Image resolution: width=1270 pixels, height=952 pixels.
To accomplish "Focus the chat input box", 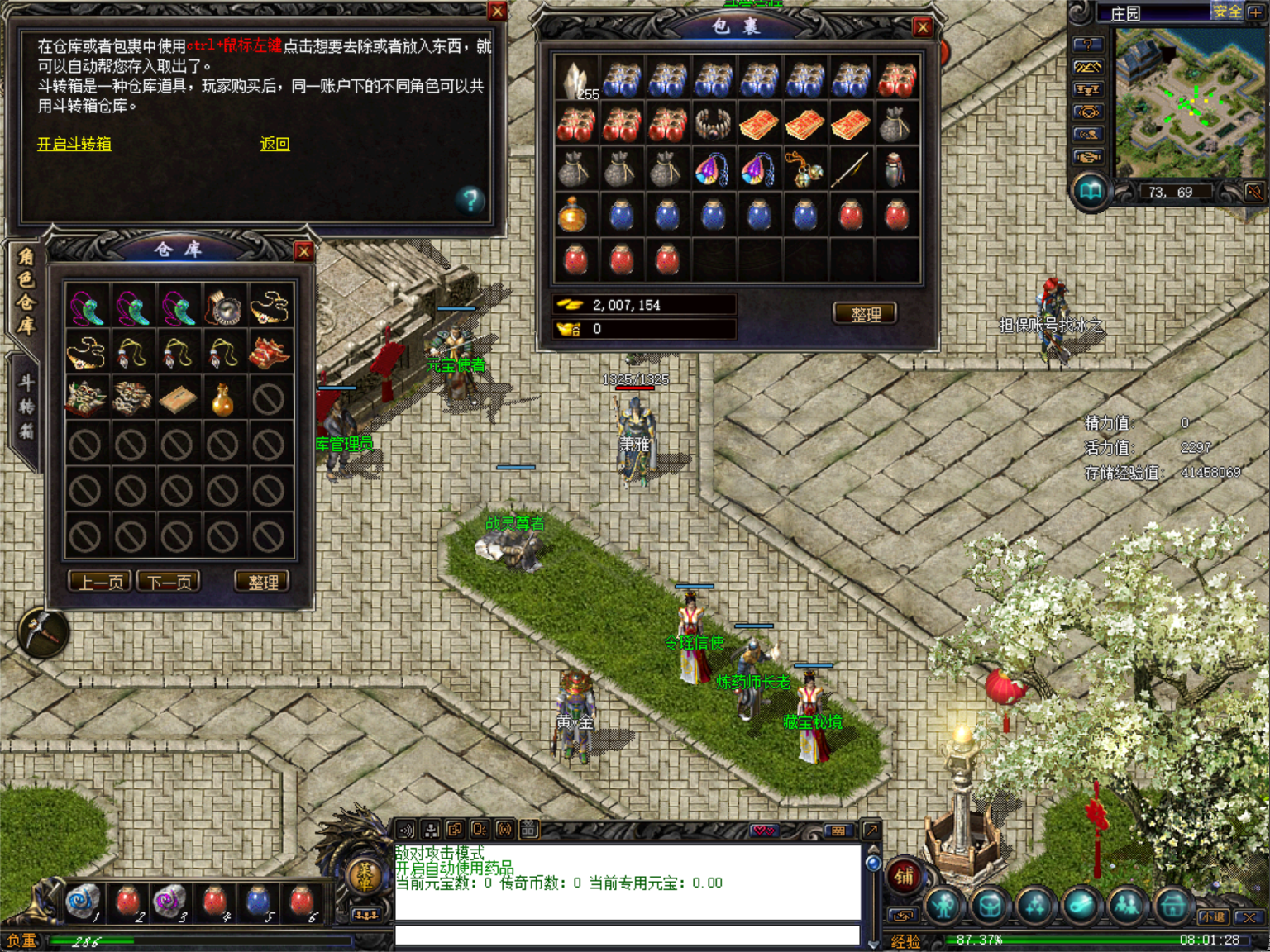I will 627,935.
